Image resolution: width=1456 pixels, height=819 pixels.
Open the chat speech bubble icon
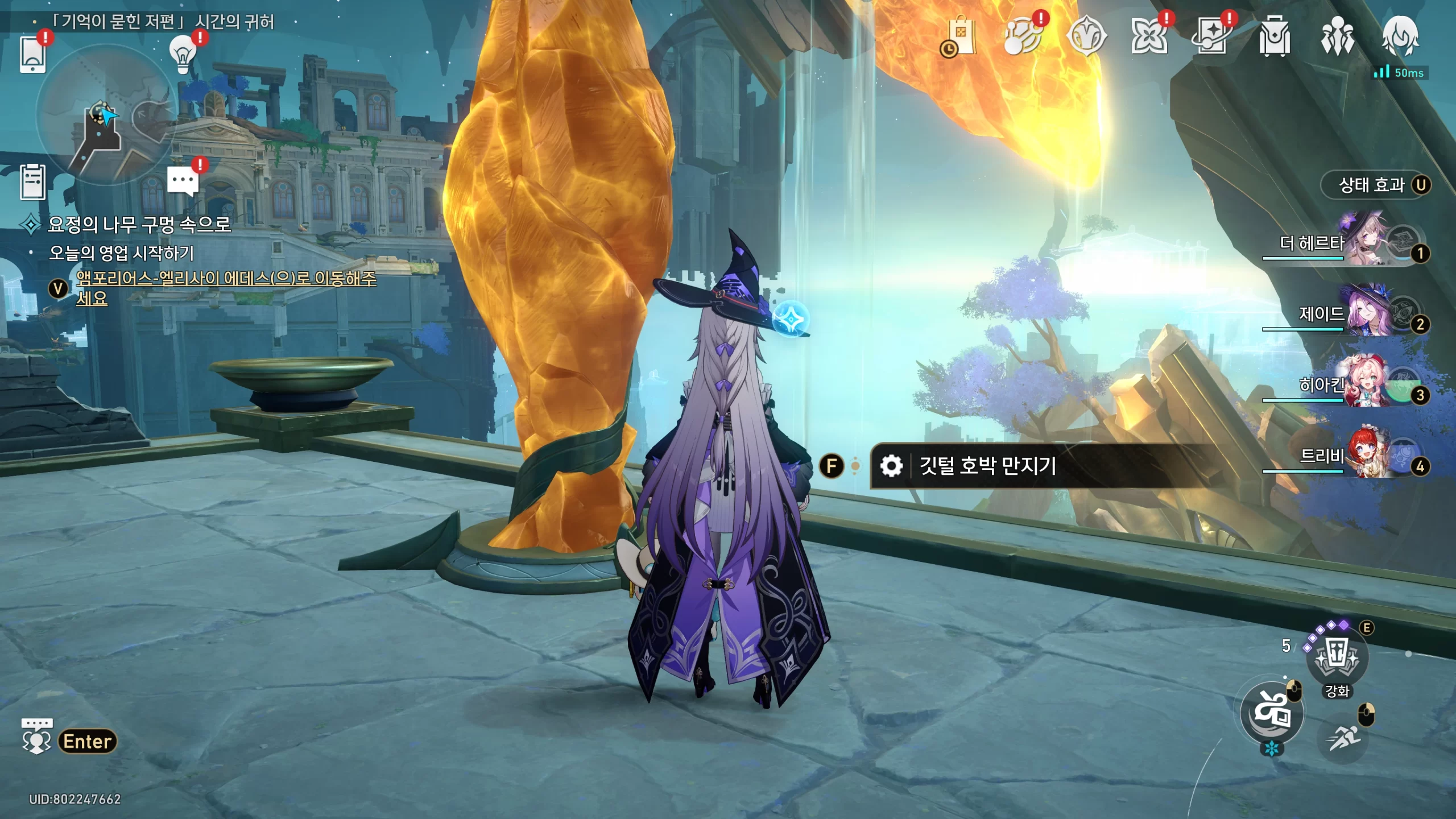(183, 182)
